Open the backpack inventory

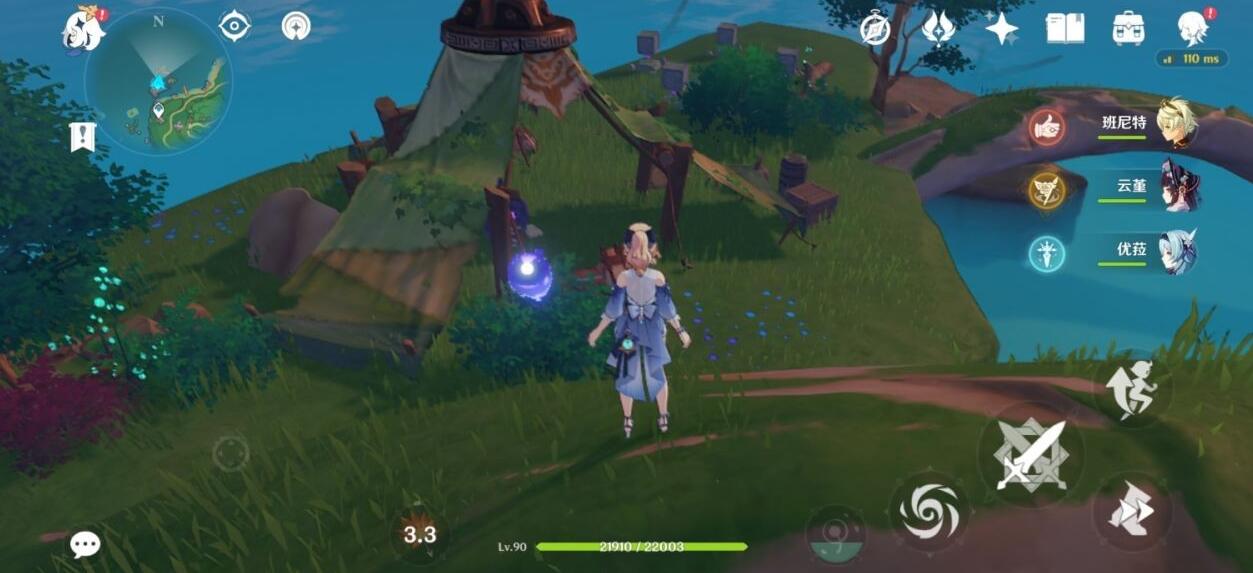pyautogui.click(x=1128, y=28)
